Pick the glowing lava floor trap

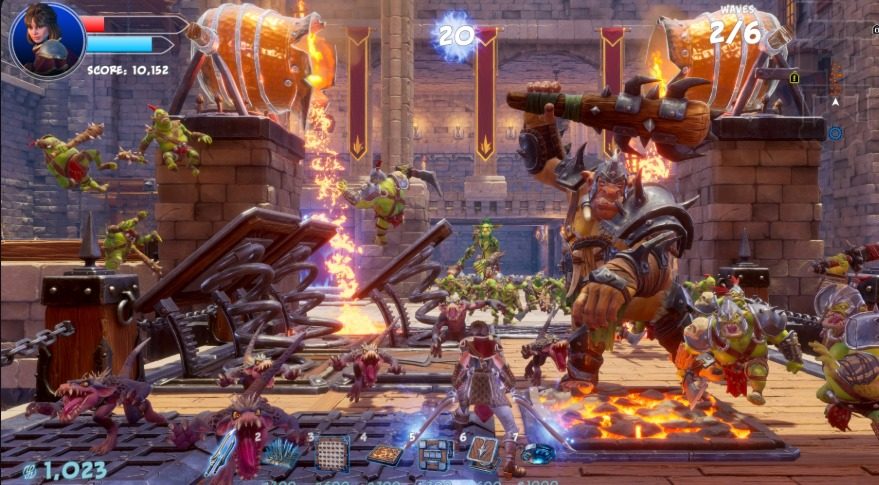coord(384,455)
